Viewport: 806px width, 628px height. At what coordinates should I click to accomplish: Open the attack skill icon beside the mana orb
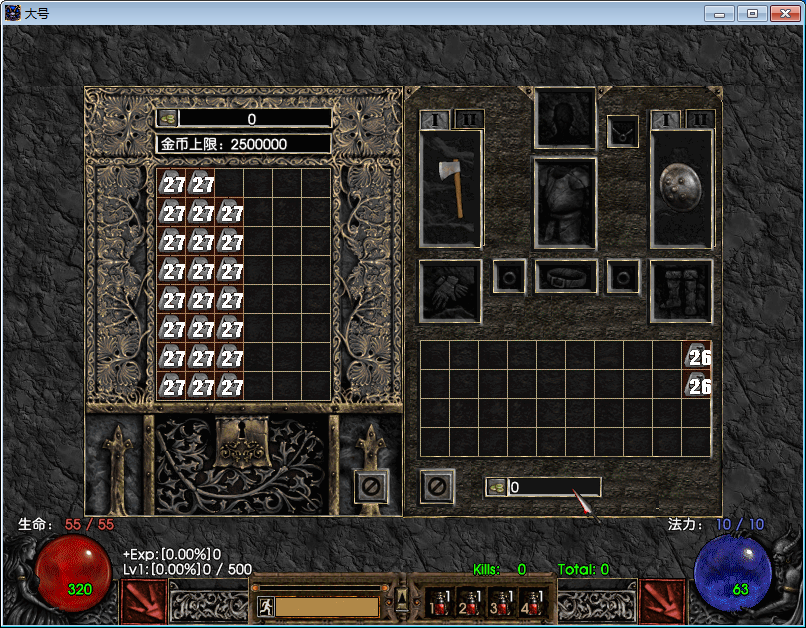click(x=663, y=601)
